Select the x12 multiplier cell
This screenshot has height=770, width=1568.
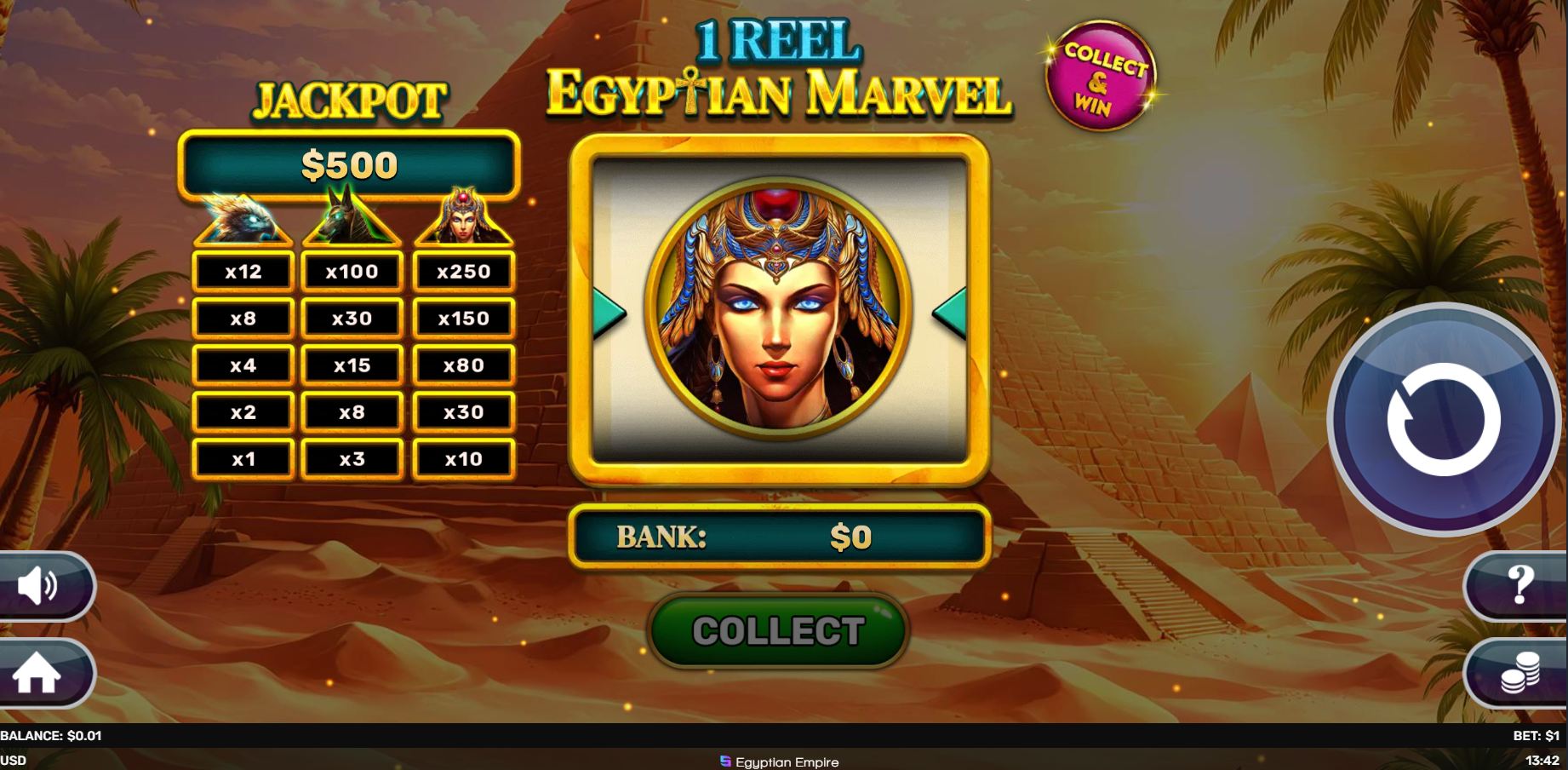(243, 272)
